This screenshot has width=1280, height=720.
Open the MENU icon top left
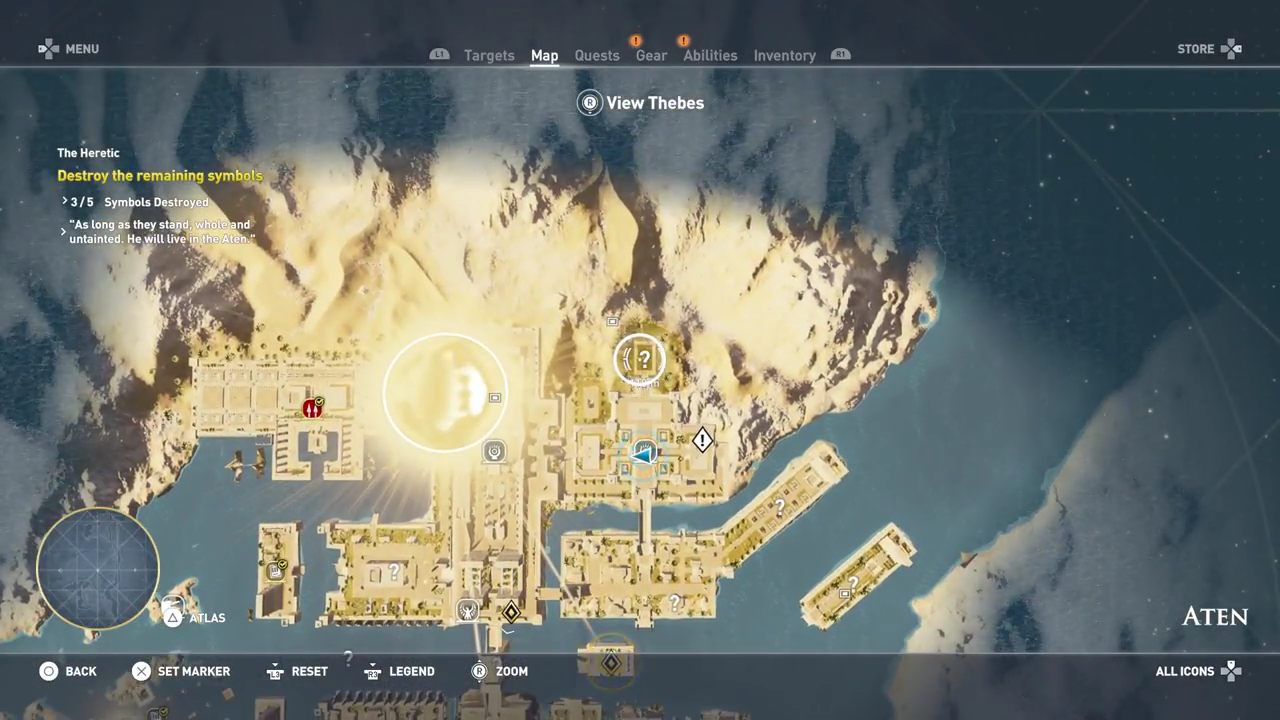pyautogui.click(x=69, y=48)
